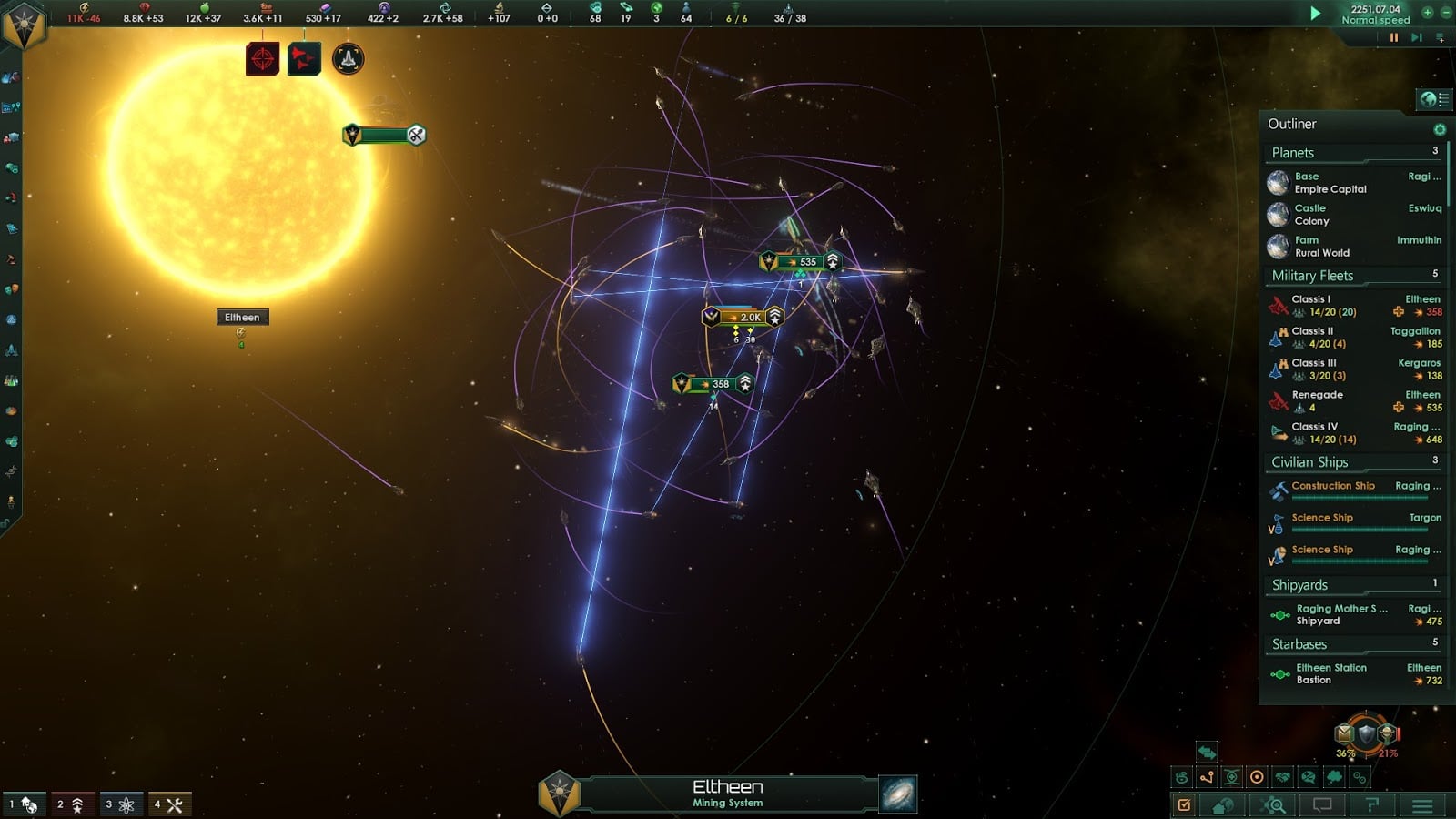Open the Situation Log flag icon
Viewport: 1456px width, 819px height.
1370,805
